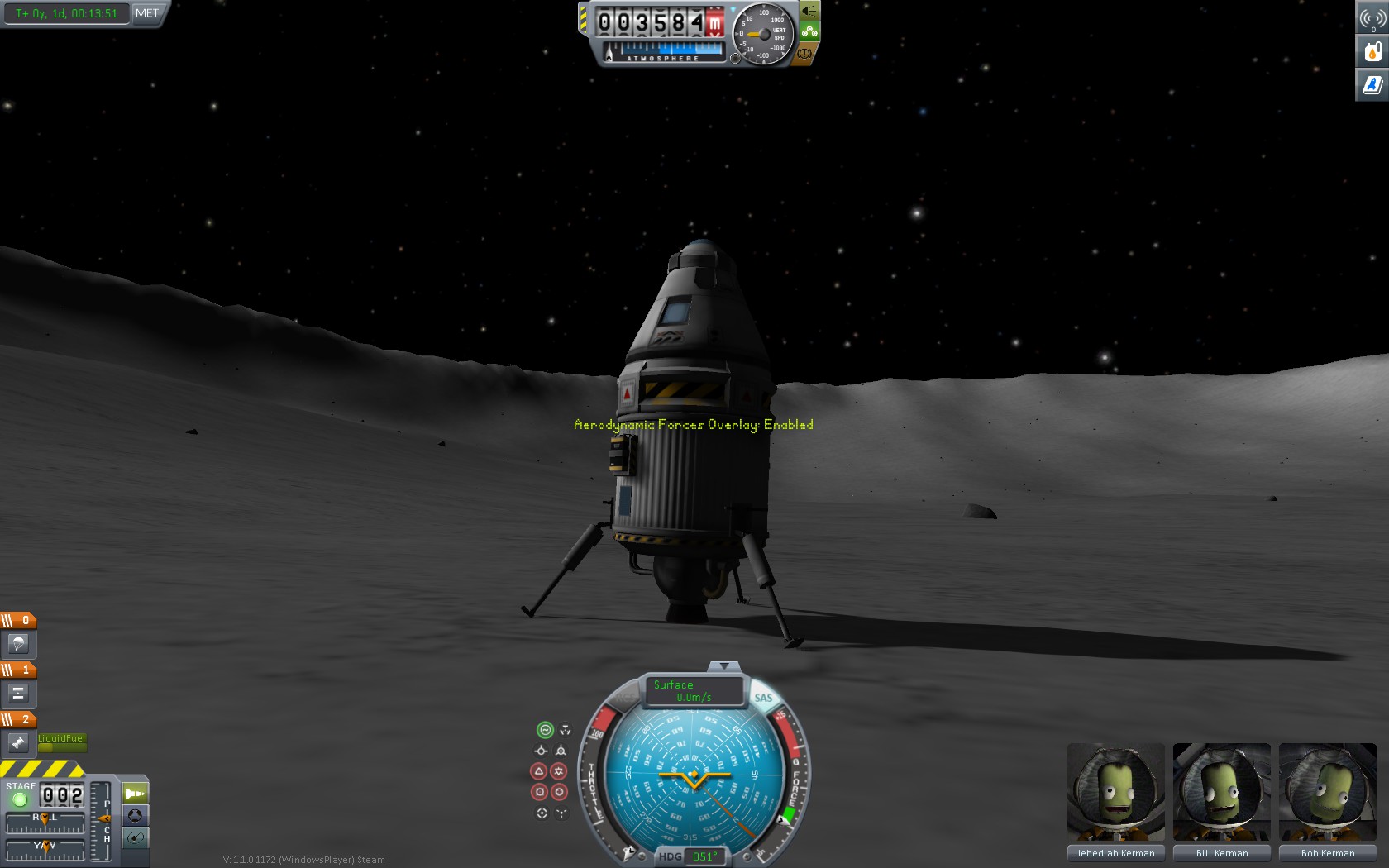Switch to staging control mode
1389x868 pixels.
click(135, 794)
